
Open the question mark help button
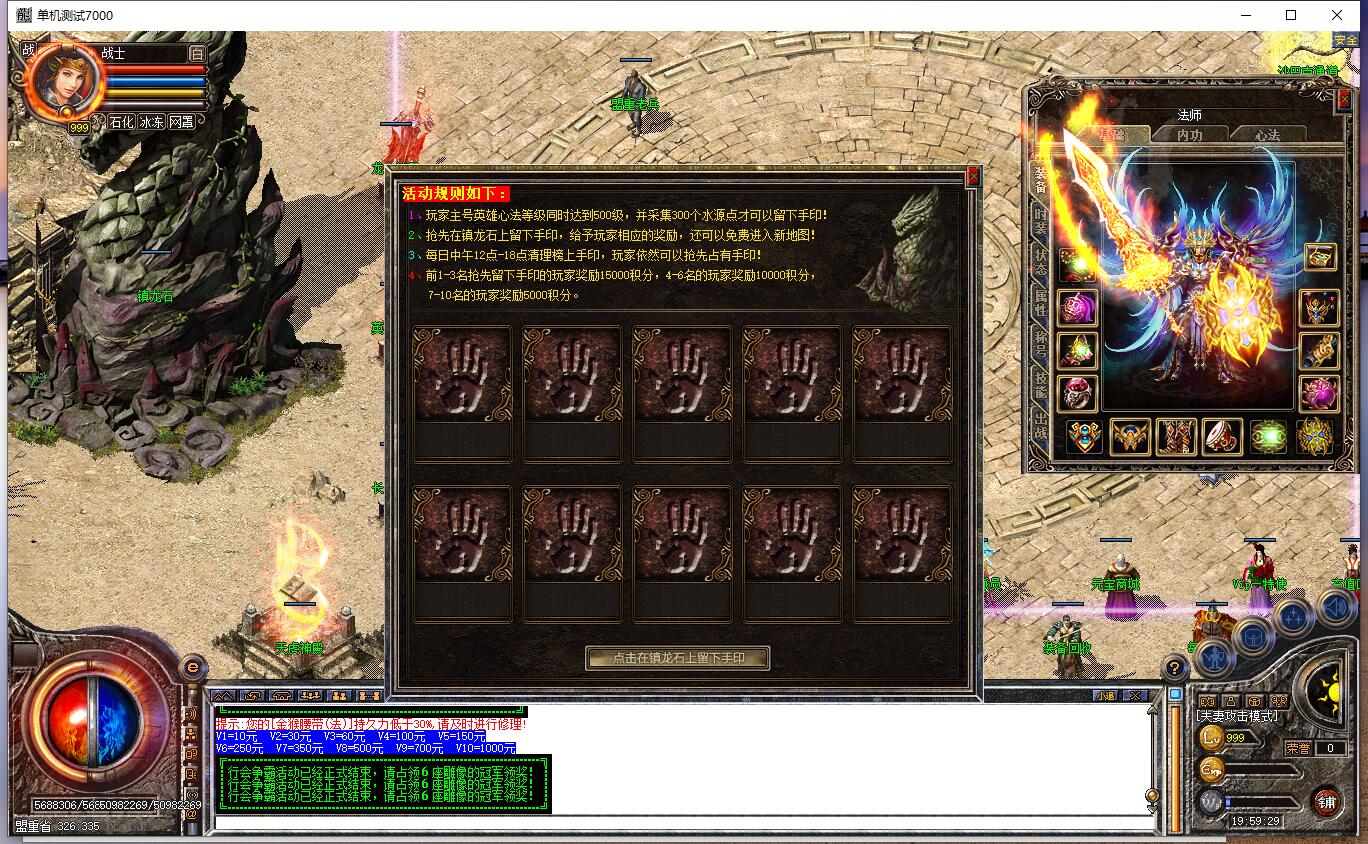pos(1176,669)
